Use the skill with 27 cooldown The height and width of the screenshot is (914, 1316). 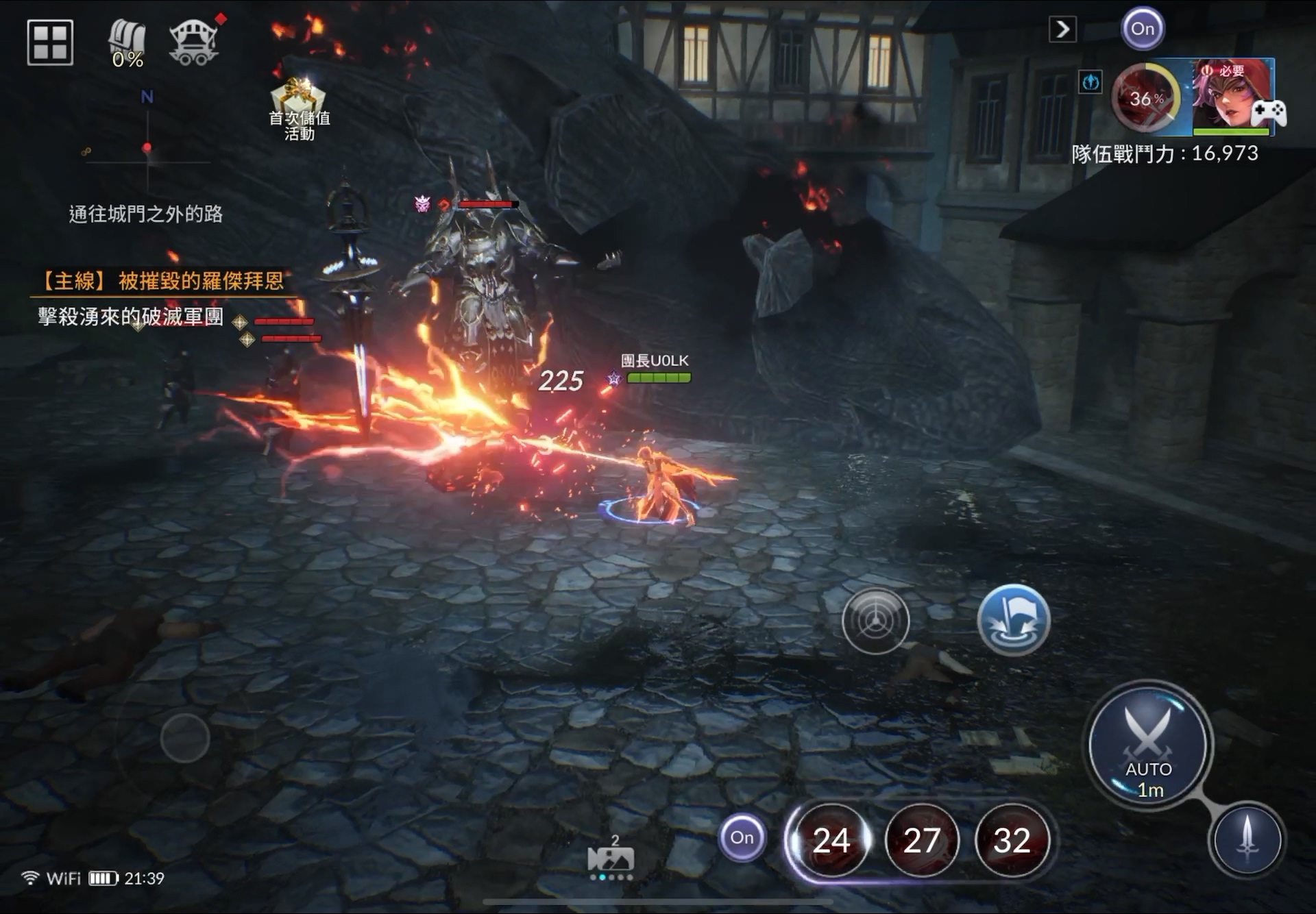point(921,841)
